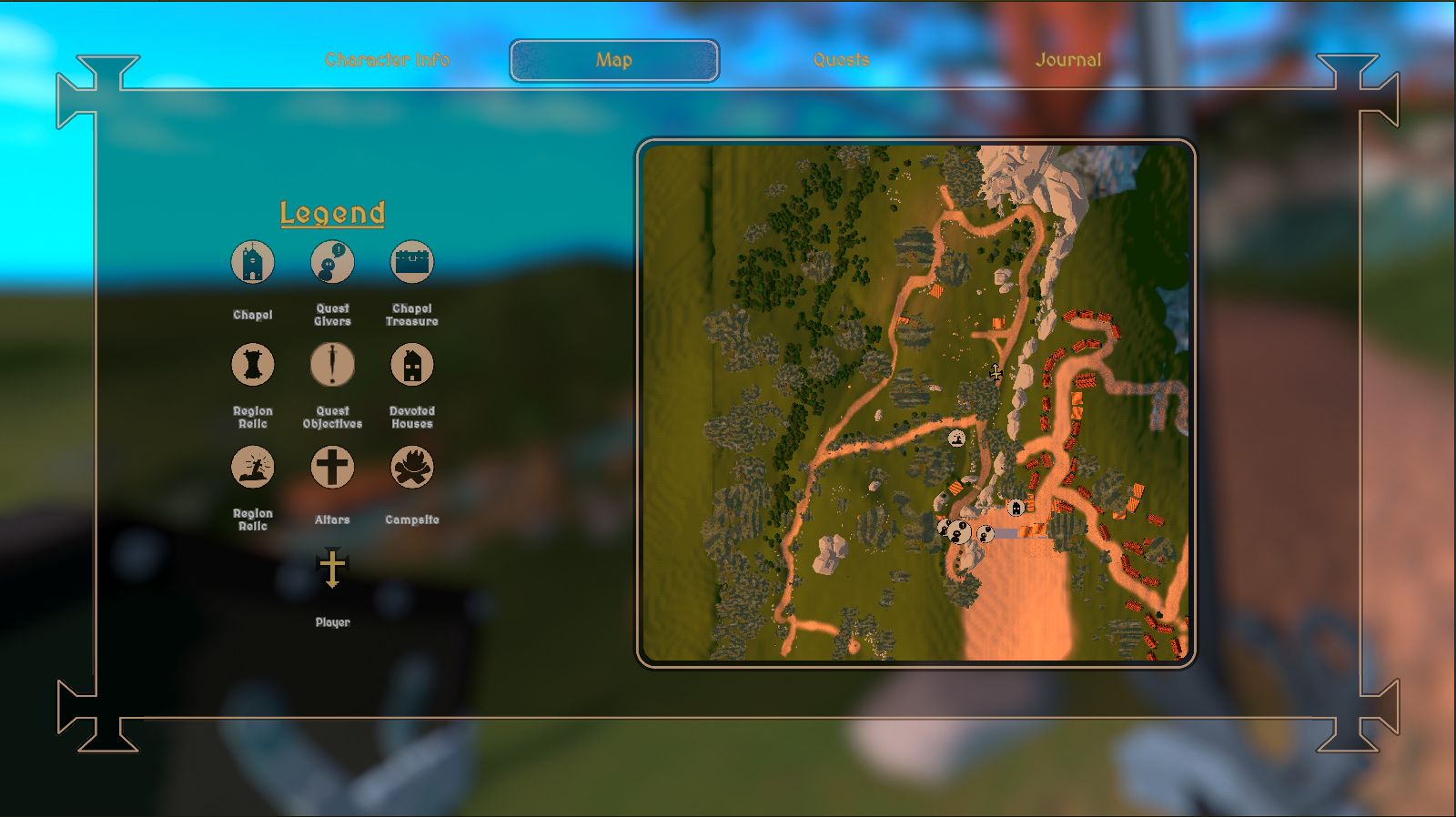
Task: Click the Quest Givers legend icon
Action: (331, 262)
